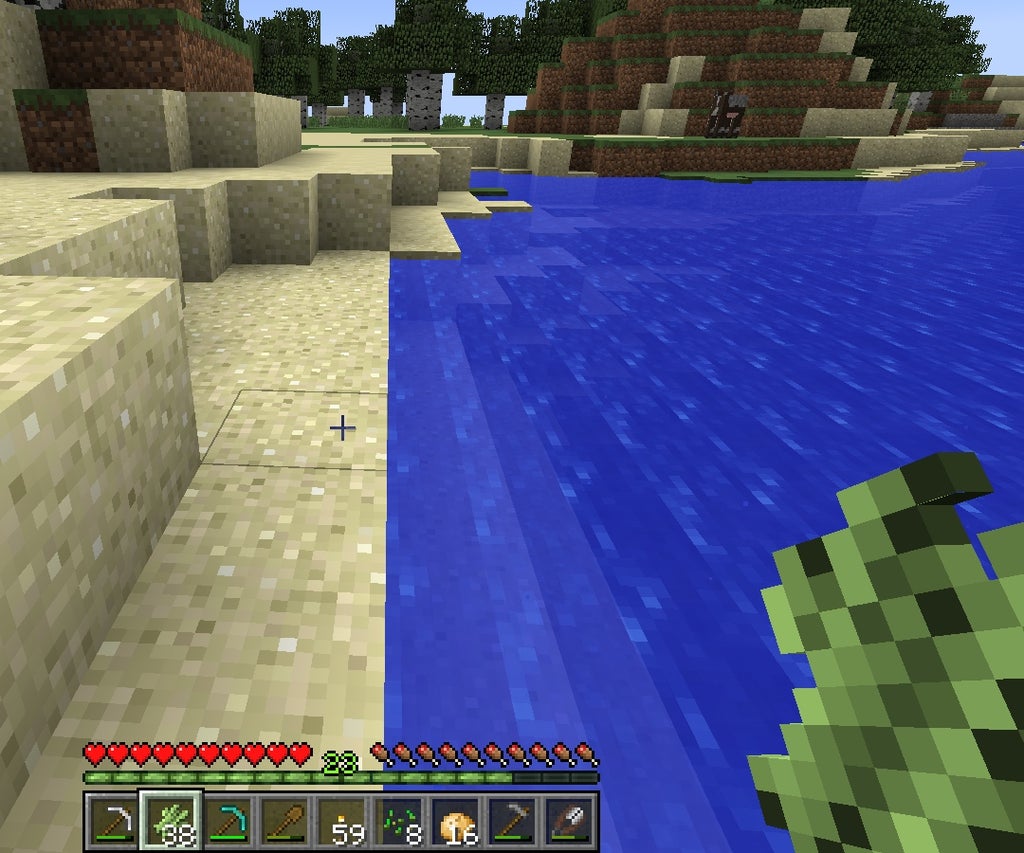Choose the sugar cane stack of 38
This screenshot has height=853, width=1024.
(x=171, y=820)
